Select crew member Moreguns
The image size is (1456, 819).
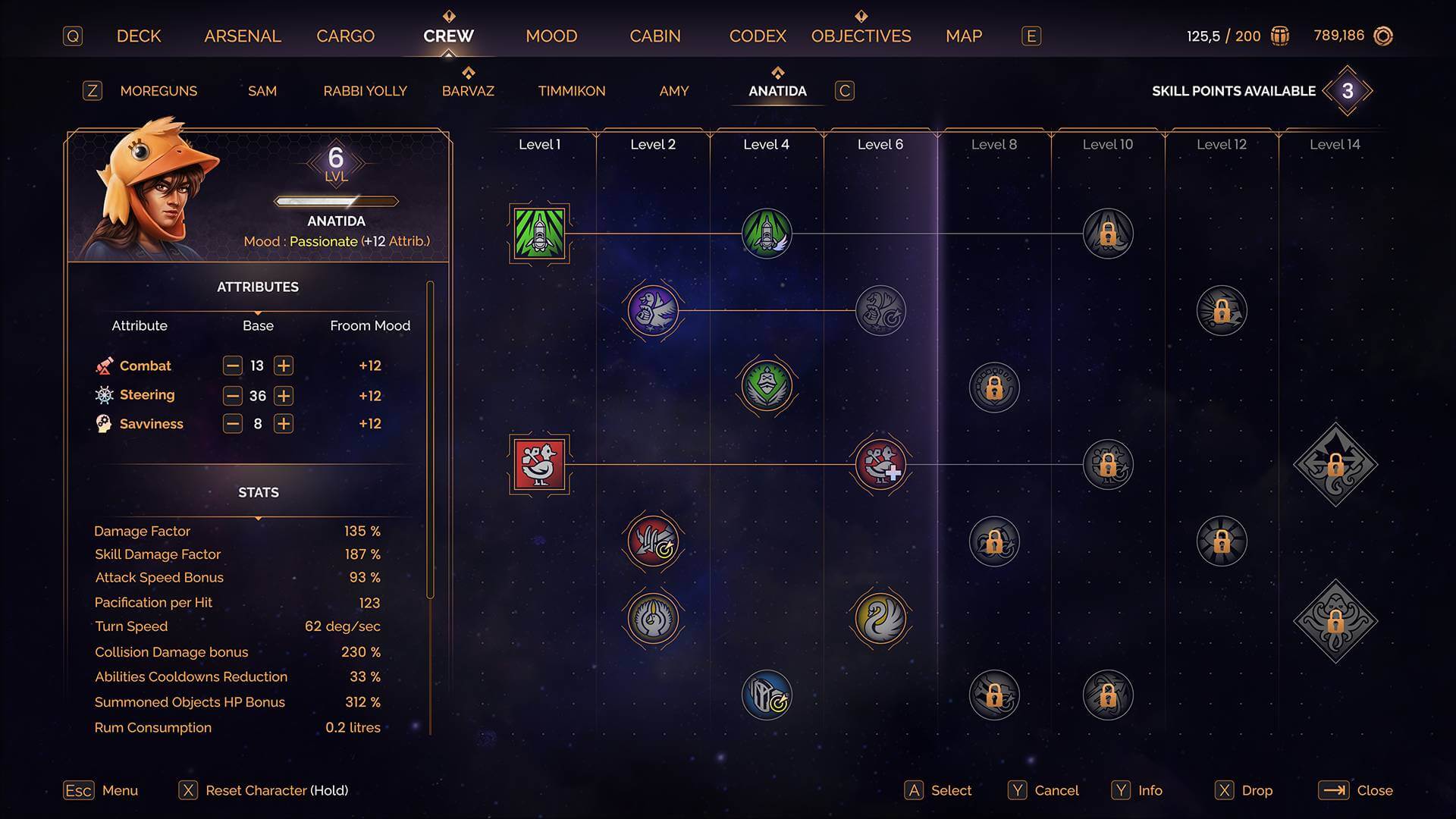coord(158,91)
